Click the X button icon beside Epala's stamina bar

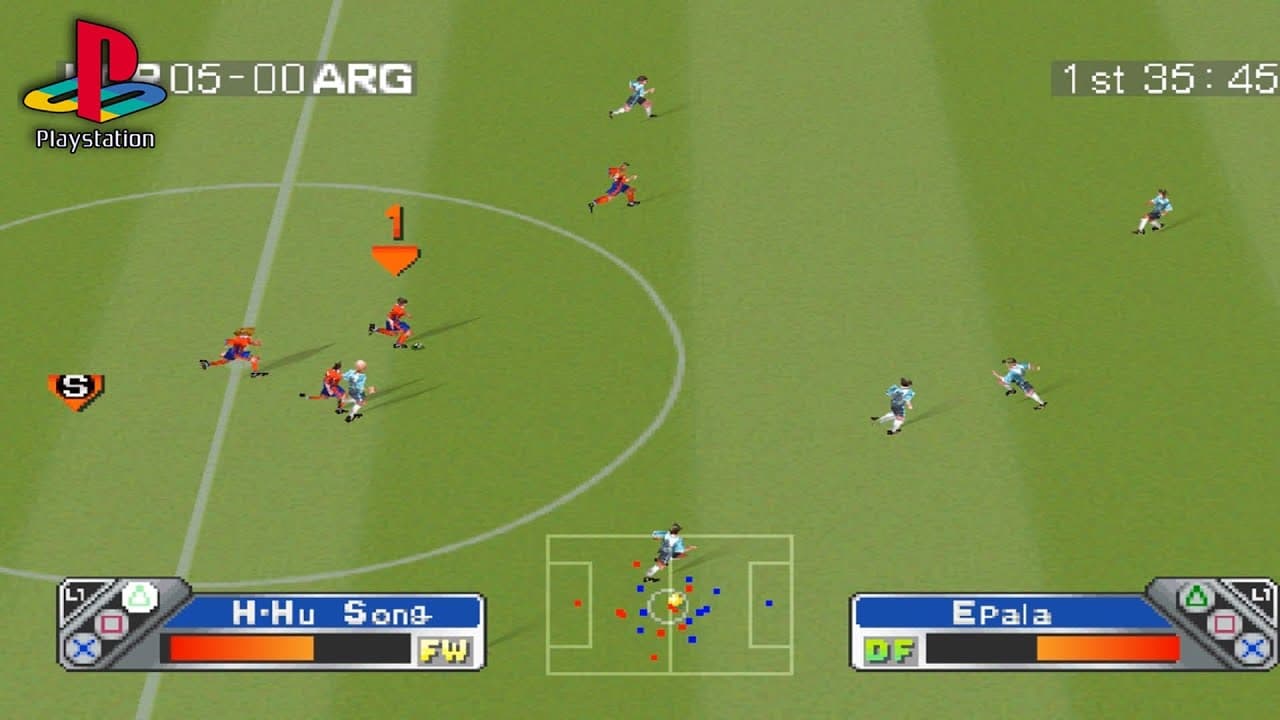tap(1250, 648)
